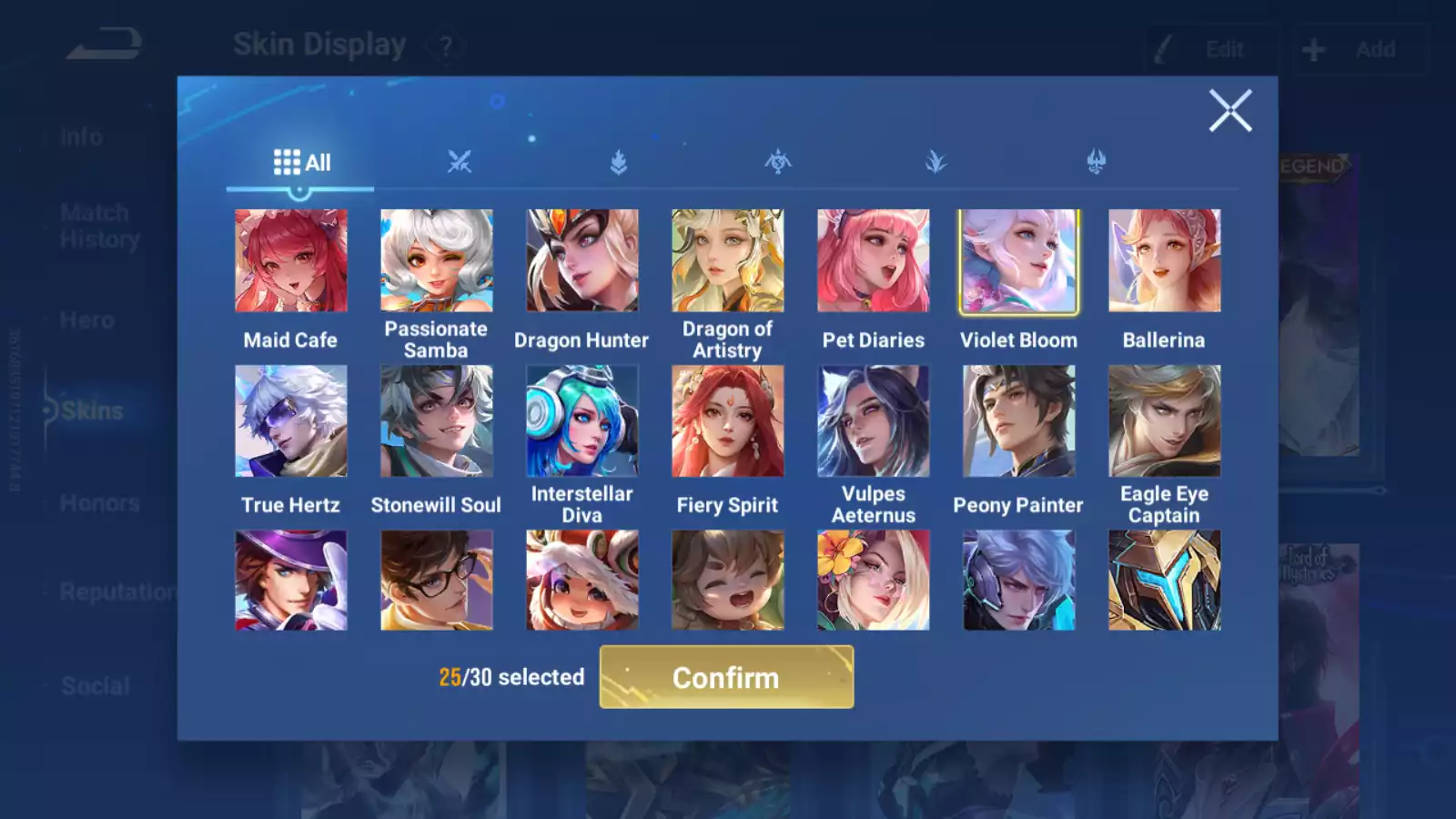Select the Passionate Samba skin

point(436,261)
